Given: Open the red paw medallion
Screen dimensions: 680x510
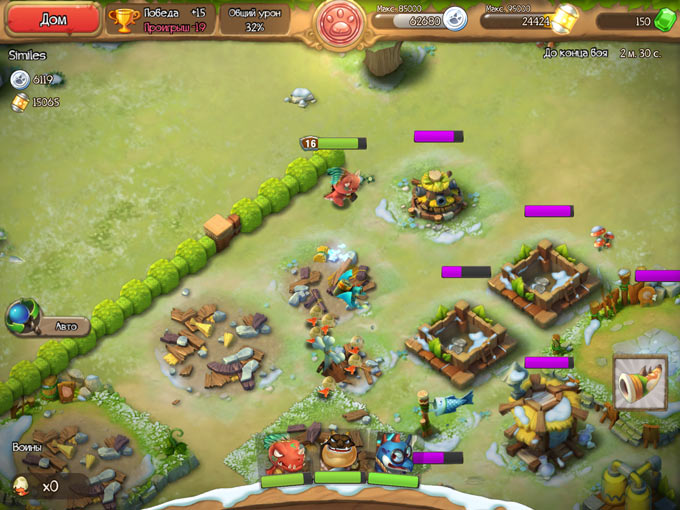Looking at the screenshot, I should pos(342,22).
